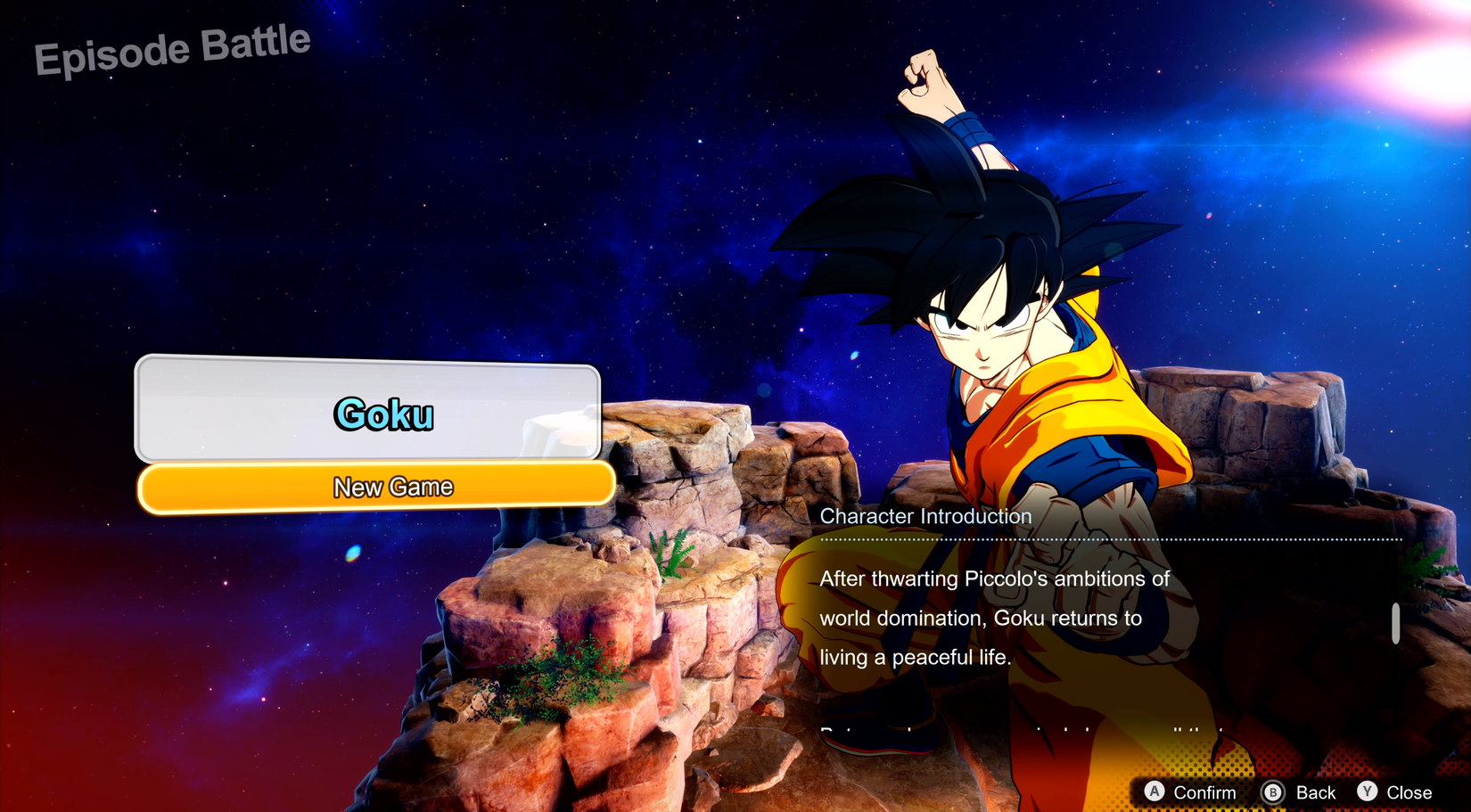Click the A Confirm button icon
This screenshot has width=1471, height=812.
tap(1155, 791)
